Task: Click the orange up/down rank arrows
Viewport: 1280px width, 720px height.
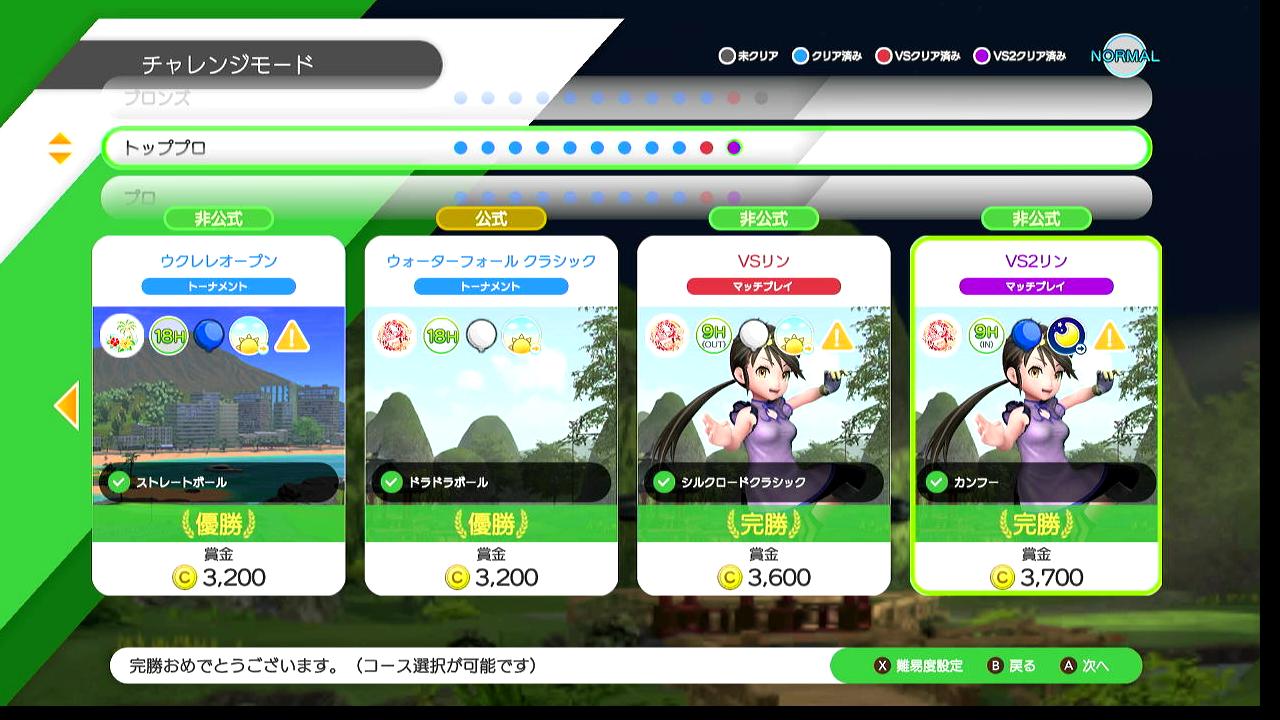Action: tap(60, 148)
